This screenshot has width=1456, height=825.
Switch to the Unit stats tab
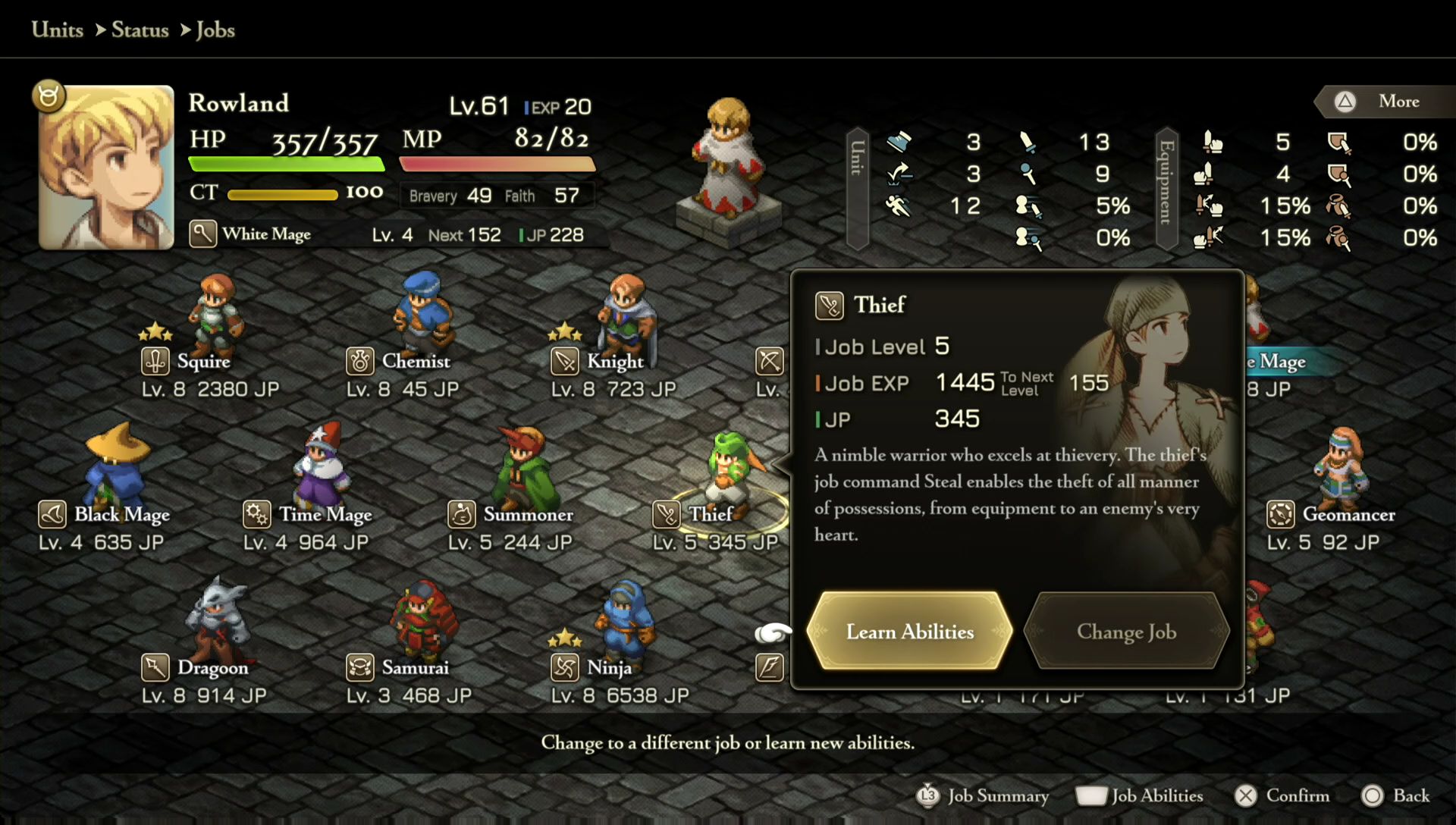(x=857, y=188)
